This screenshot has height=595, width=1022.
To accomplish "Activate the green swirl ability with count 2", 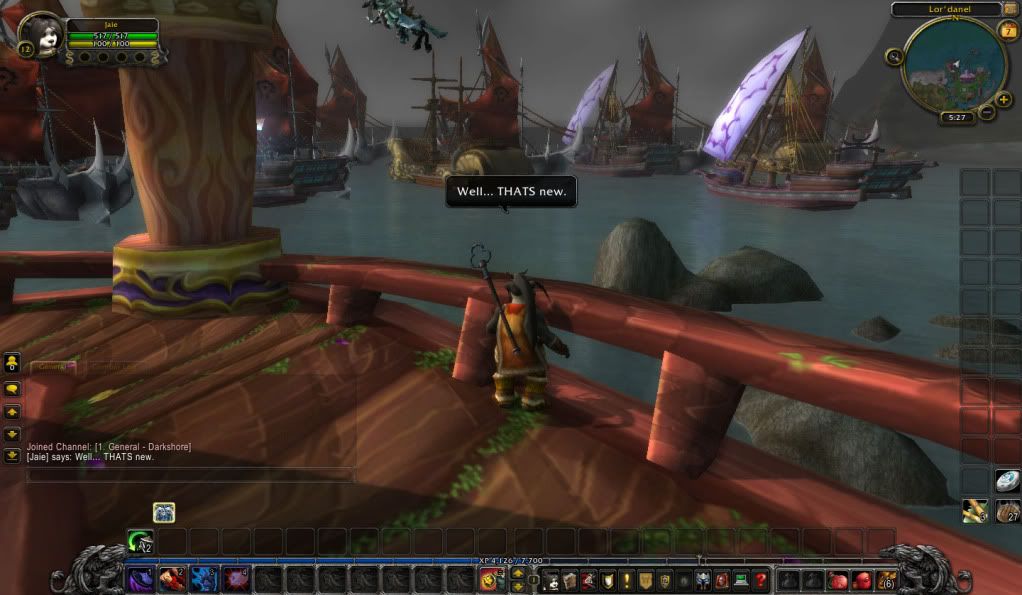I will [x=140, y=541].
